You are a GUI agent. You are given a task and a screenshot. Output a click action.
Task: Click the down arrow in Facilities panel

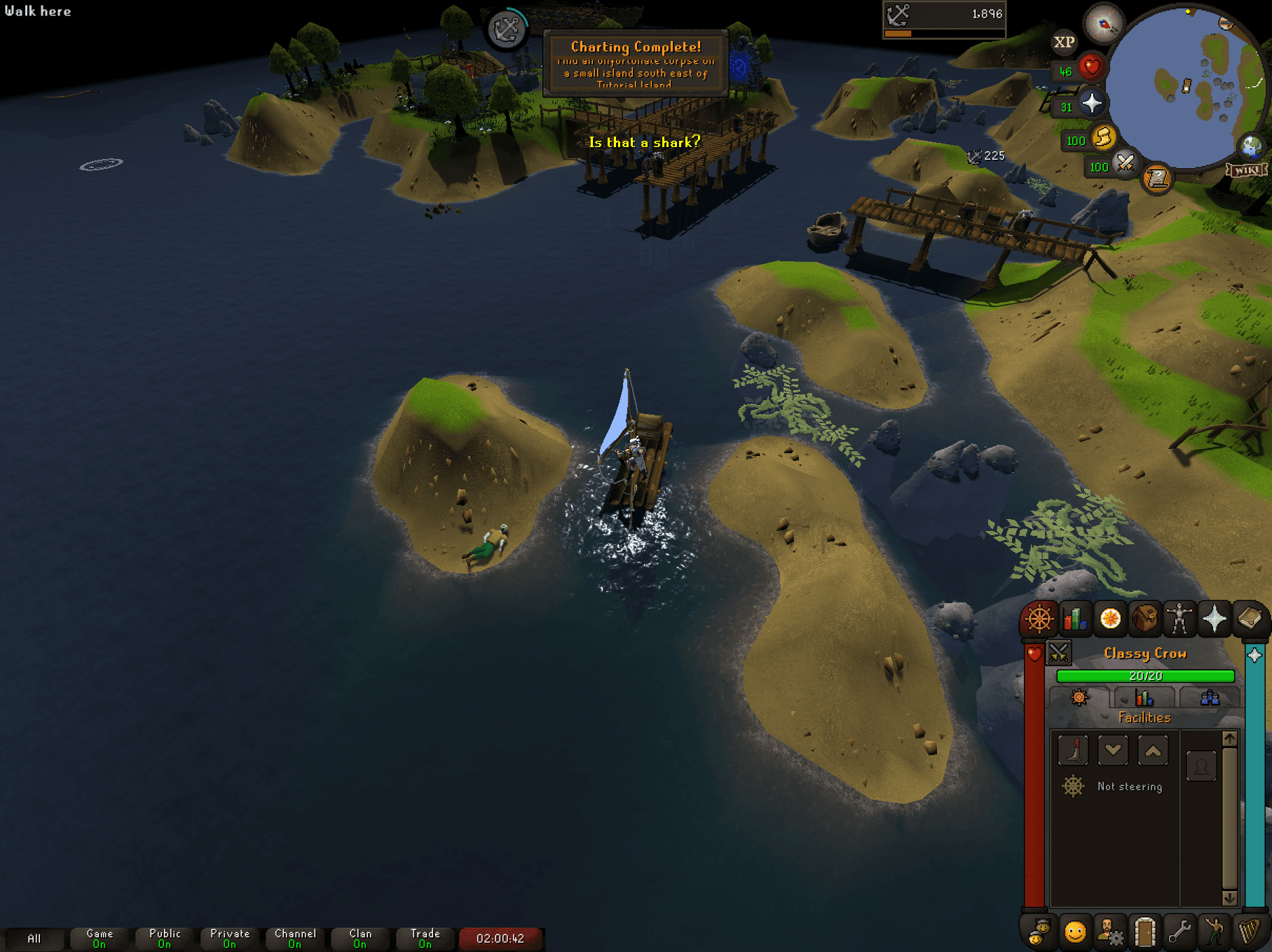(x=1113, y=751)
